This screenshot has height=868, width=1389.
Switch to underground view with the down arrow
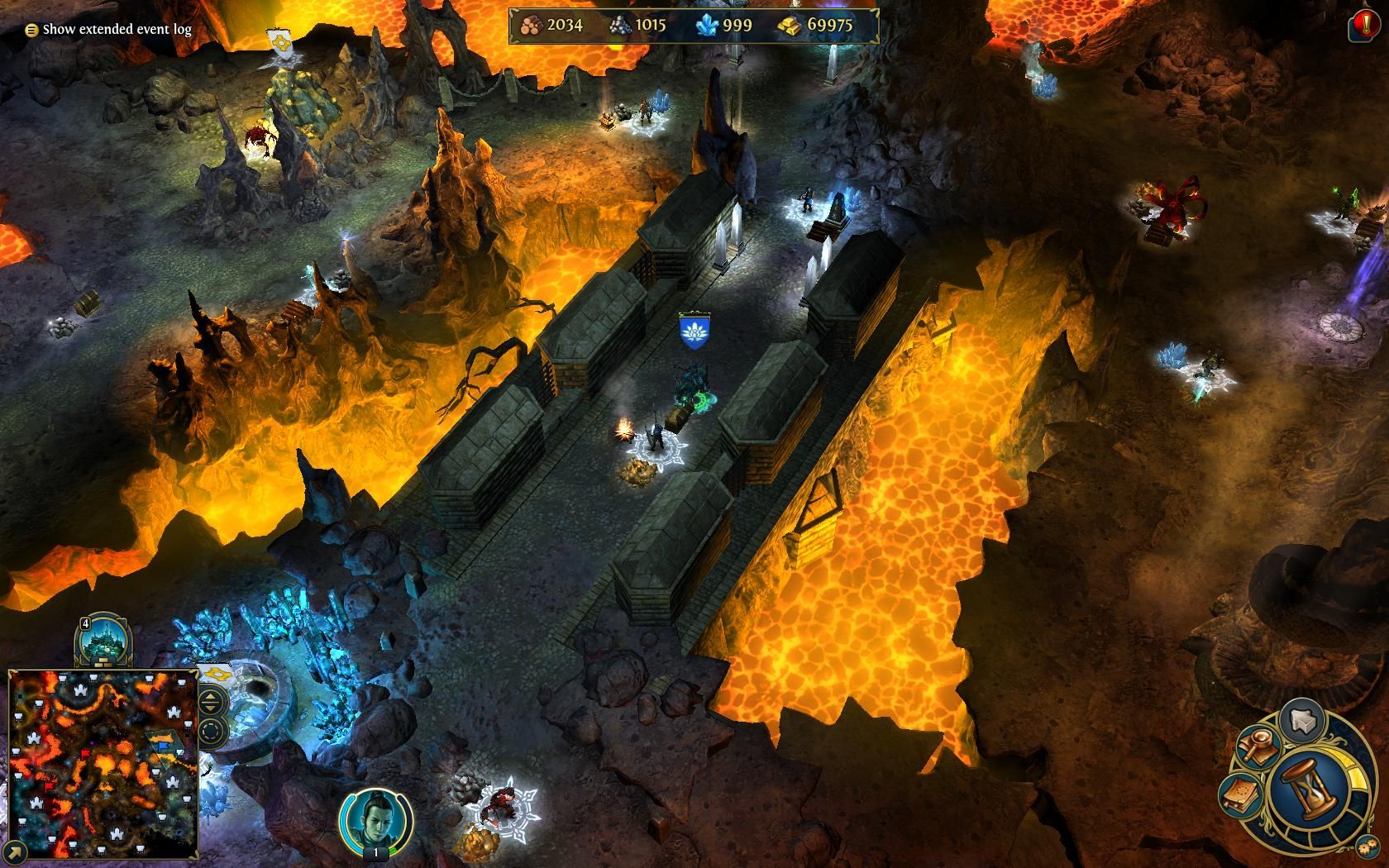click(x=208, y=708)
